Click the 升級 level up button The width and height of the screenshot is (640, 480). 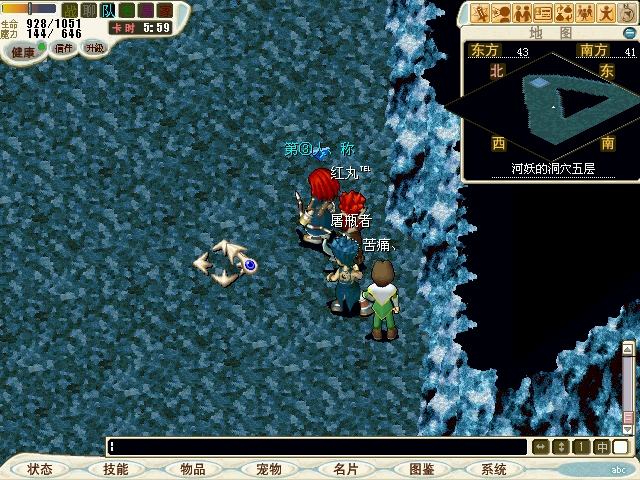point(94,48)
